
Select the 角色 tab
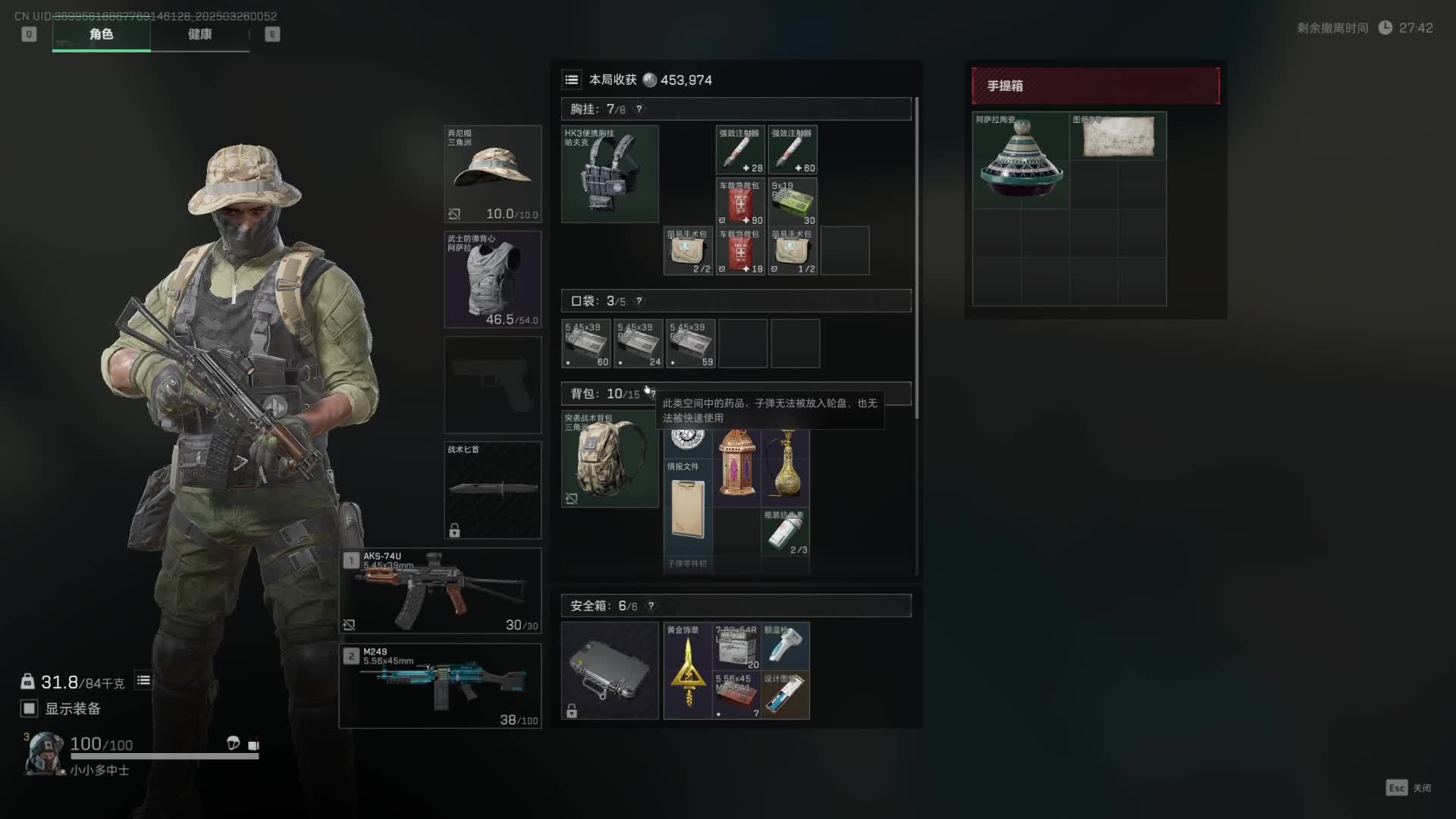pyautogui.click(x=101, y=34)
